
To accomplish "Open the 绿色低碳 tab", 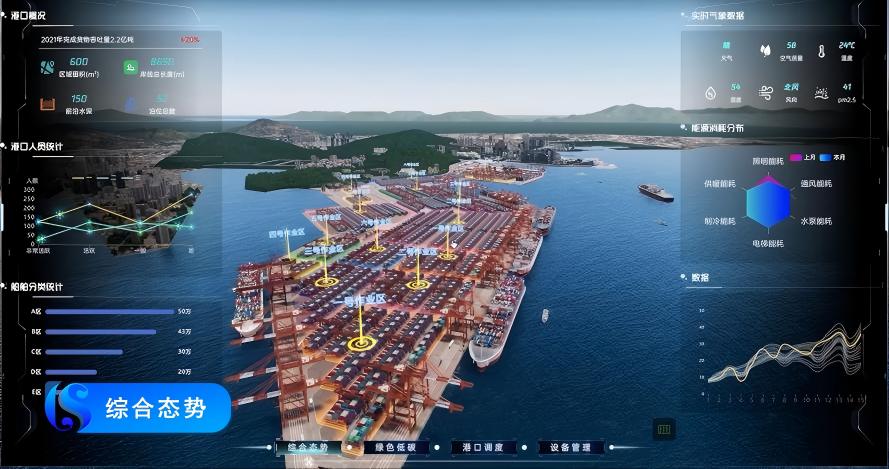I will pos(396,447).
